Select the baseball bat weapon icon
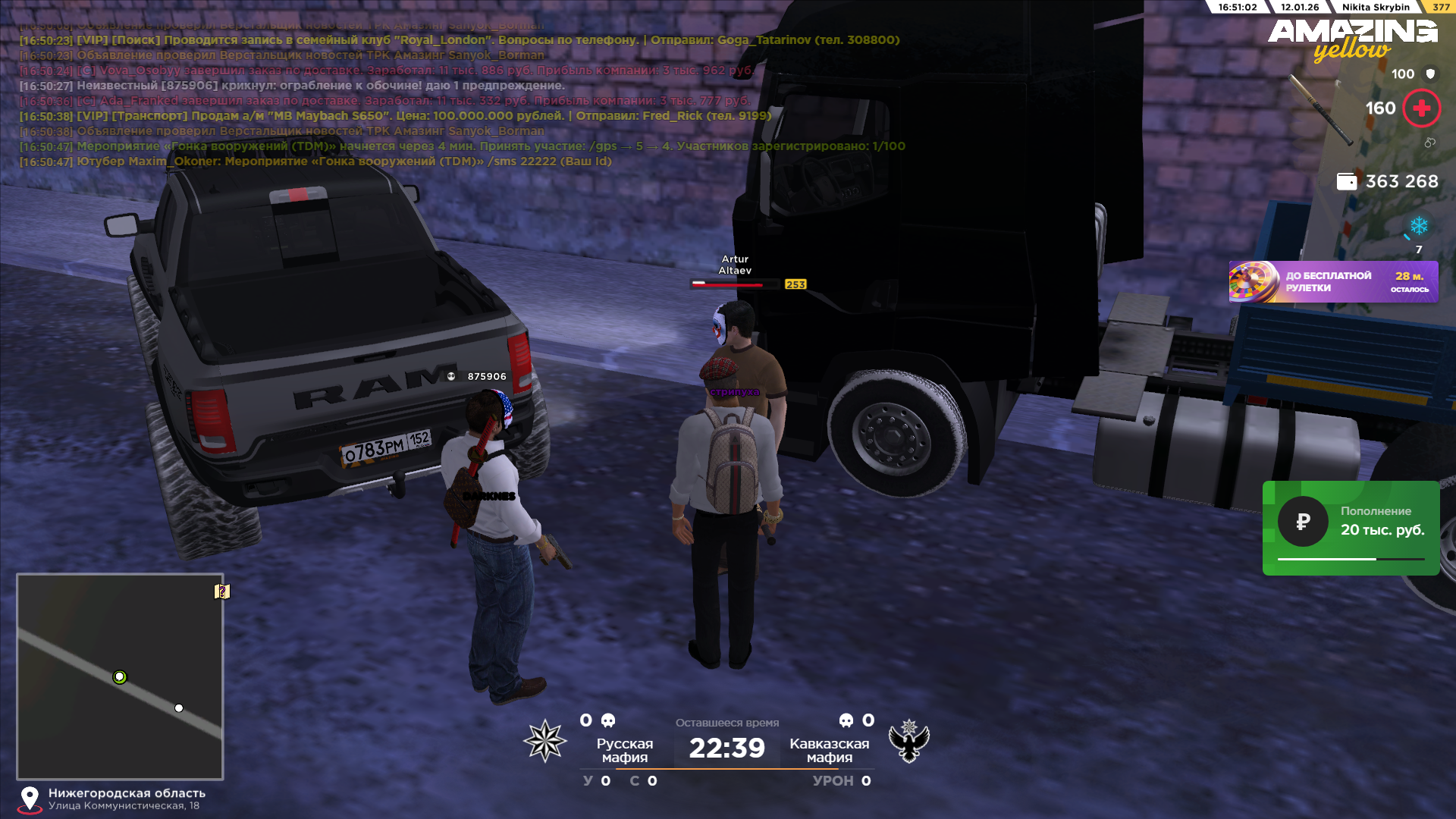The height and width of the screenshot is (819, 1456). 1320,110
